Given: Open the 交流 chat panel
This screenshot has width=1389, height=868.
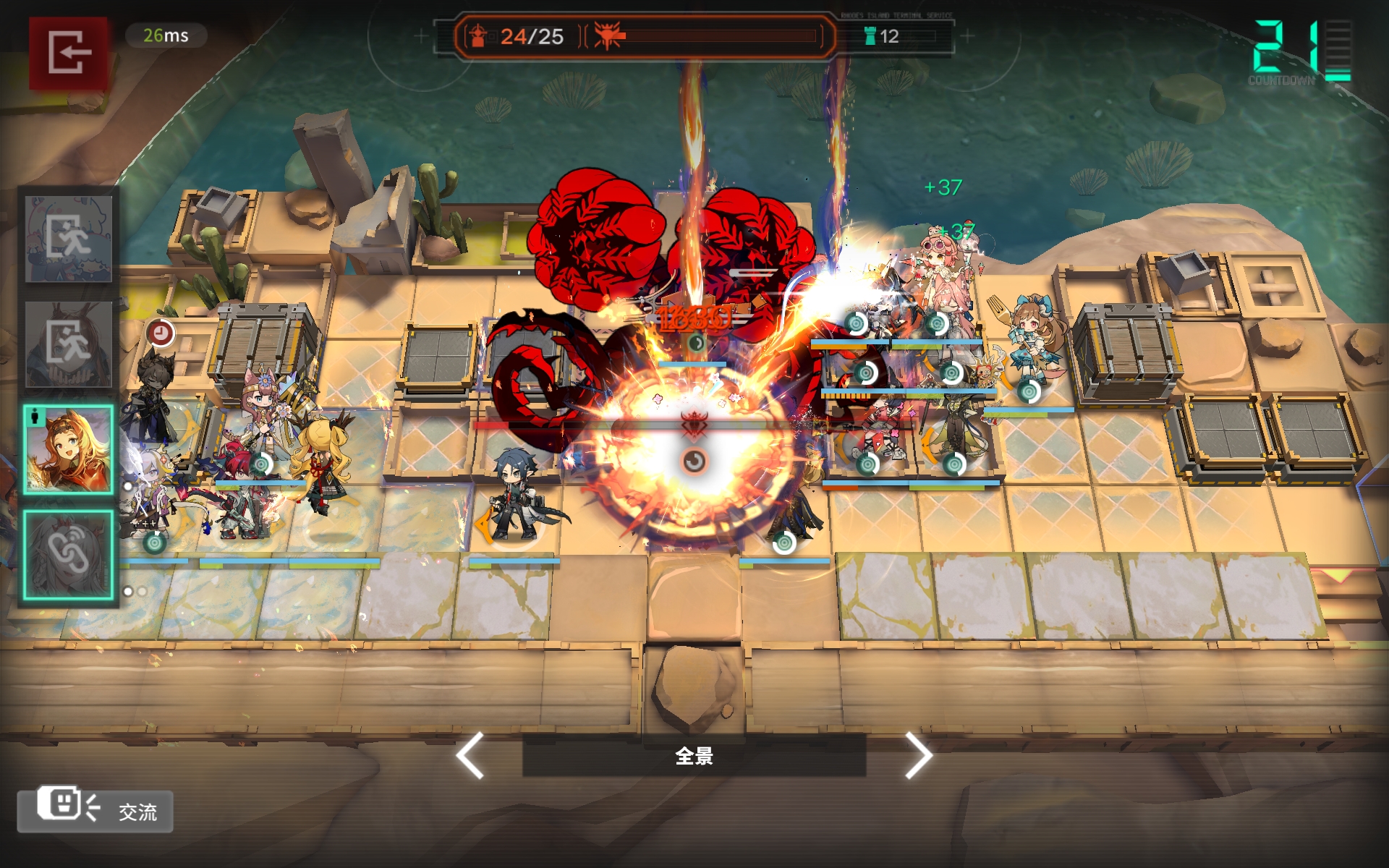Looking at the screenshot, I should point(95,810).
